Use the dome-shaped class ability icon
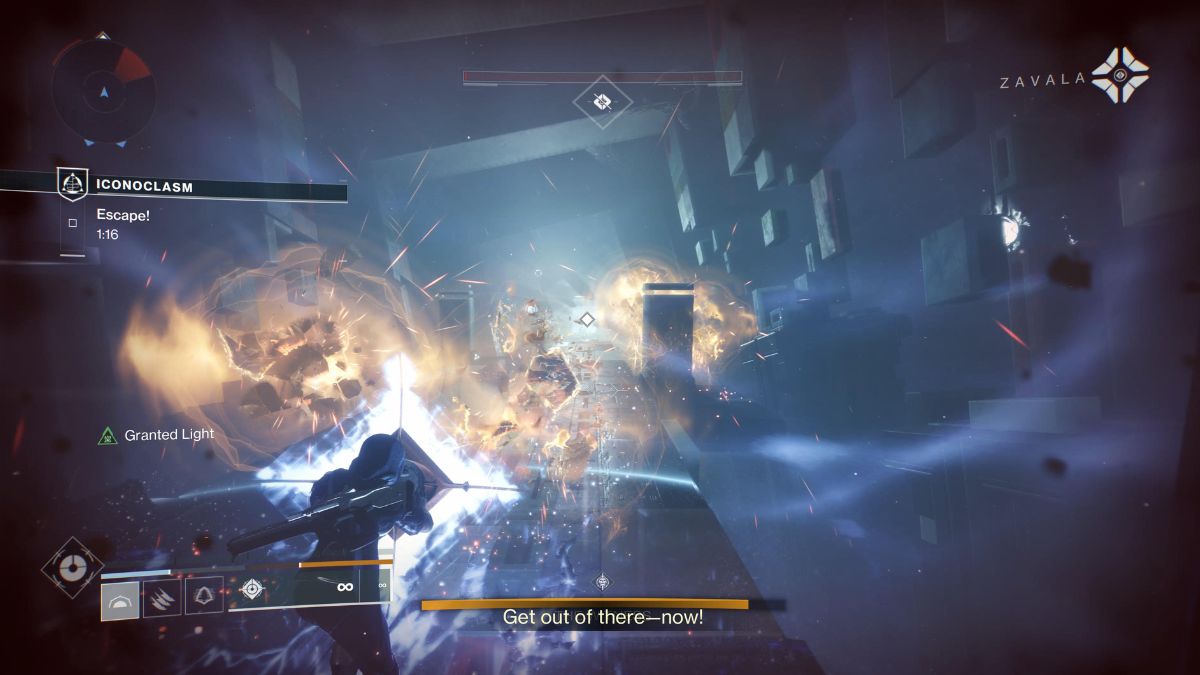Screen dimensions: 1200x675 click(120, 598)
